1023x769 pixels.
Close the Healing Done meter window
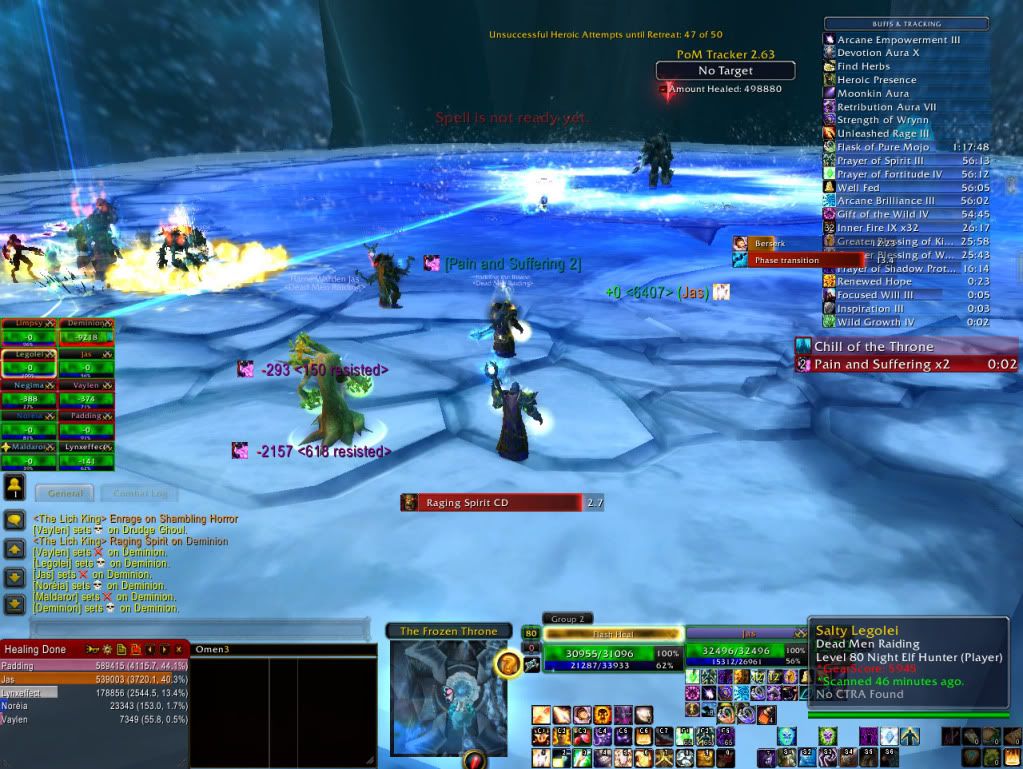(x=179, y=649)
